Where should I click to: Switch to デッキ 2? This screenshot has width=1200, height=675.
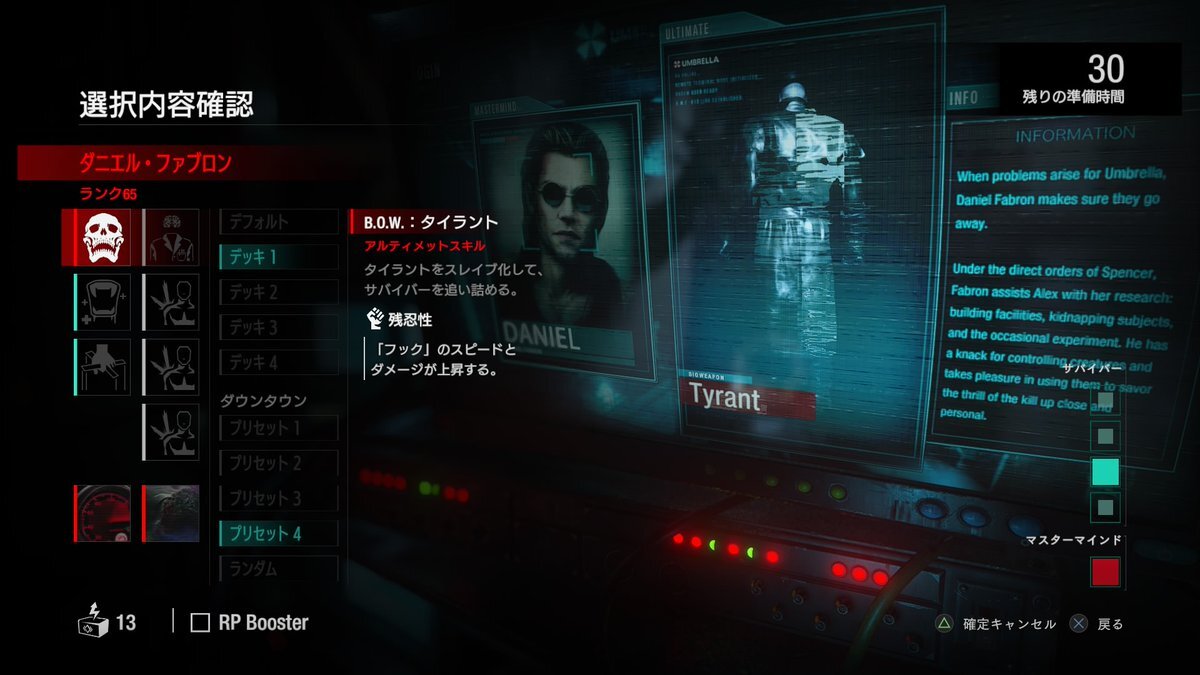click(x=279, y=293)
